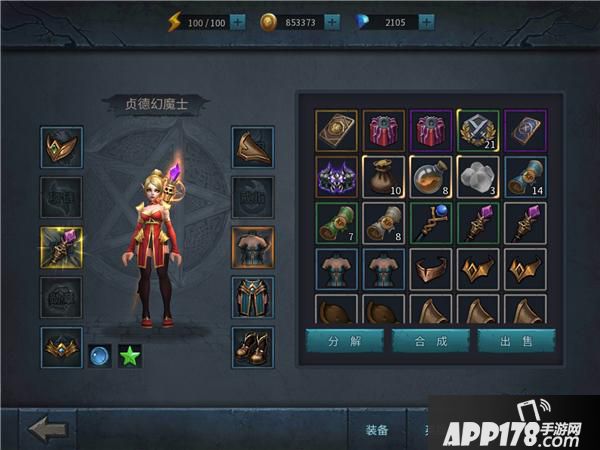Select the pouch bag stack of 10

coord(384,176)
